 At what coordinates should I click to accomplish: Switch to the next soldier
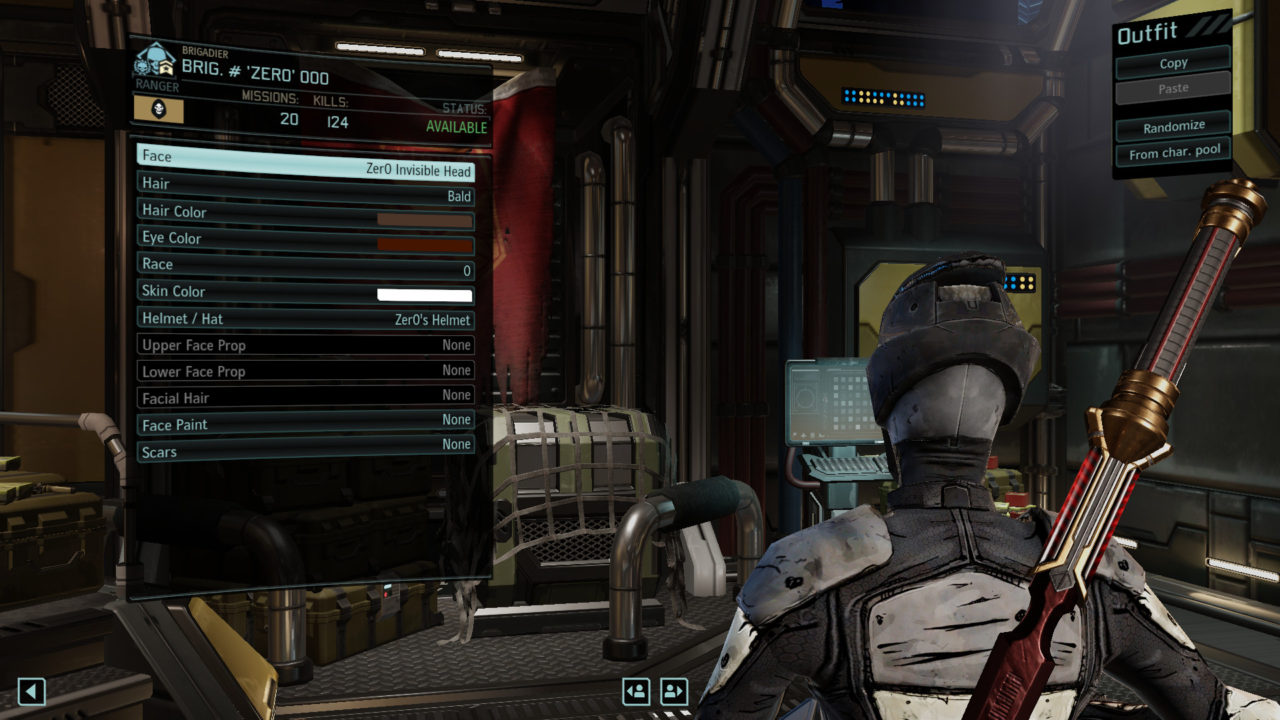(674, 691)
